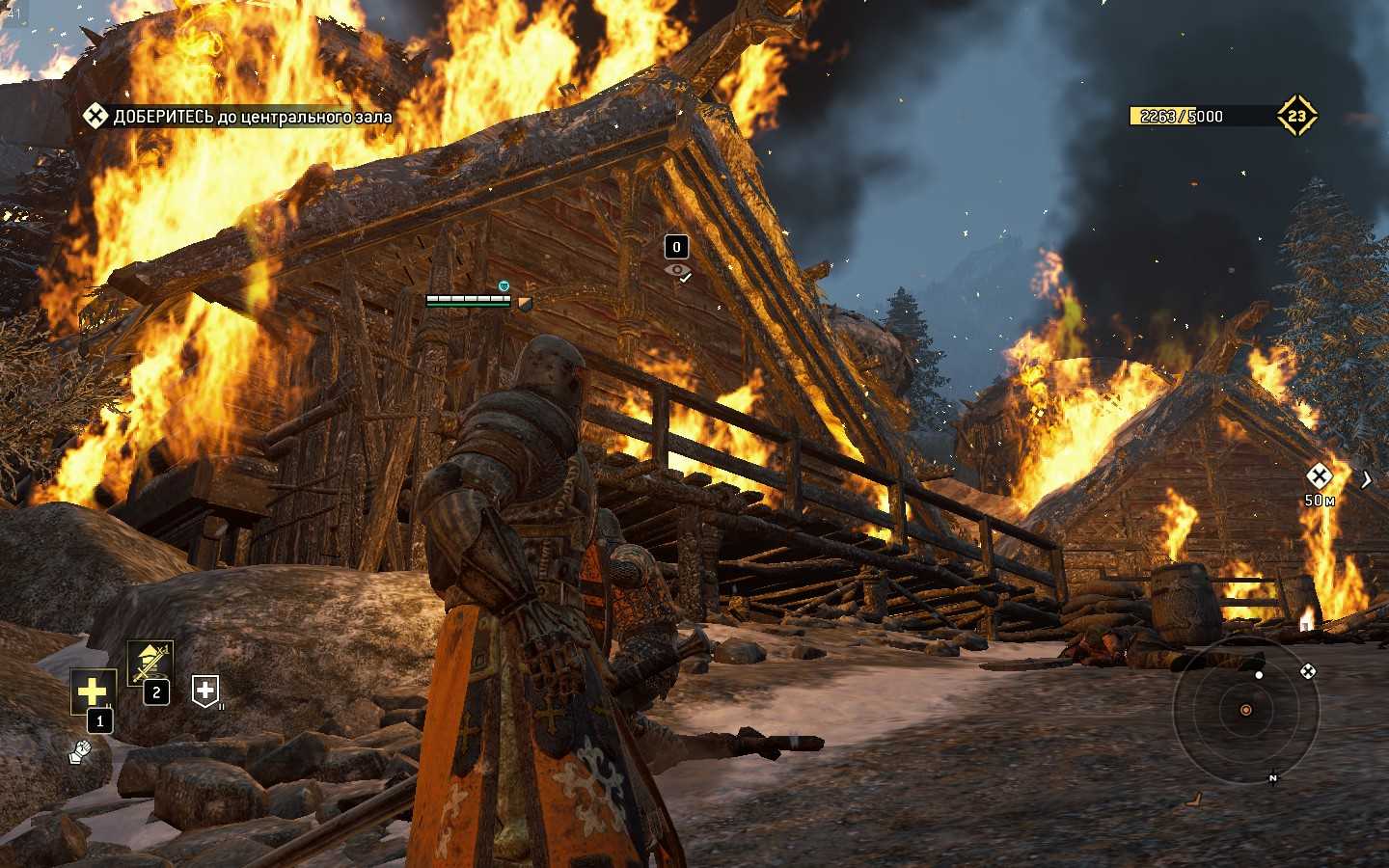The image size is (1389, 868).
Task: Click the gauntlet fist icon
Action: click(x=80, y=751)
